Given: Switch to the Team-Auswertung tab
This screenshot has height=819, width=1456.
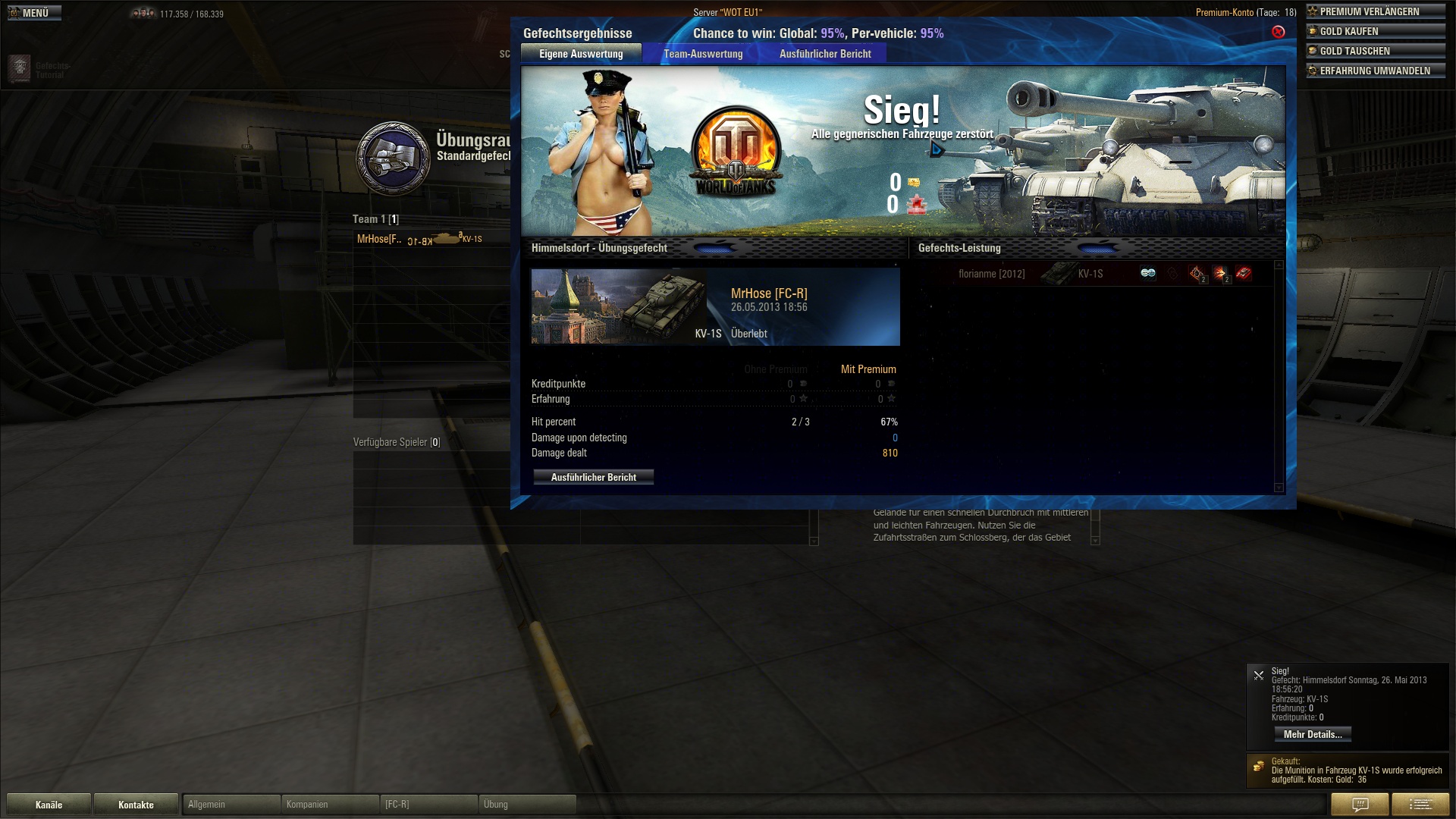Looking at the screenshot, I should pos(703,54).
